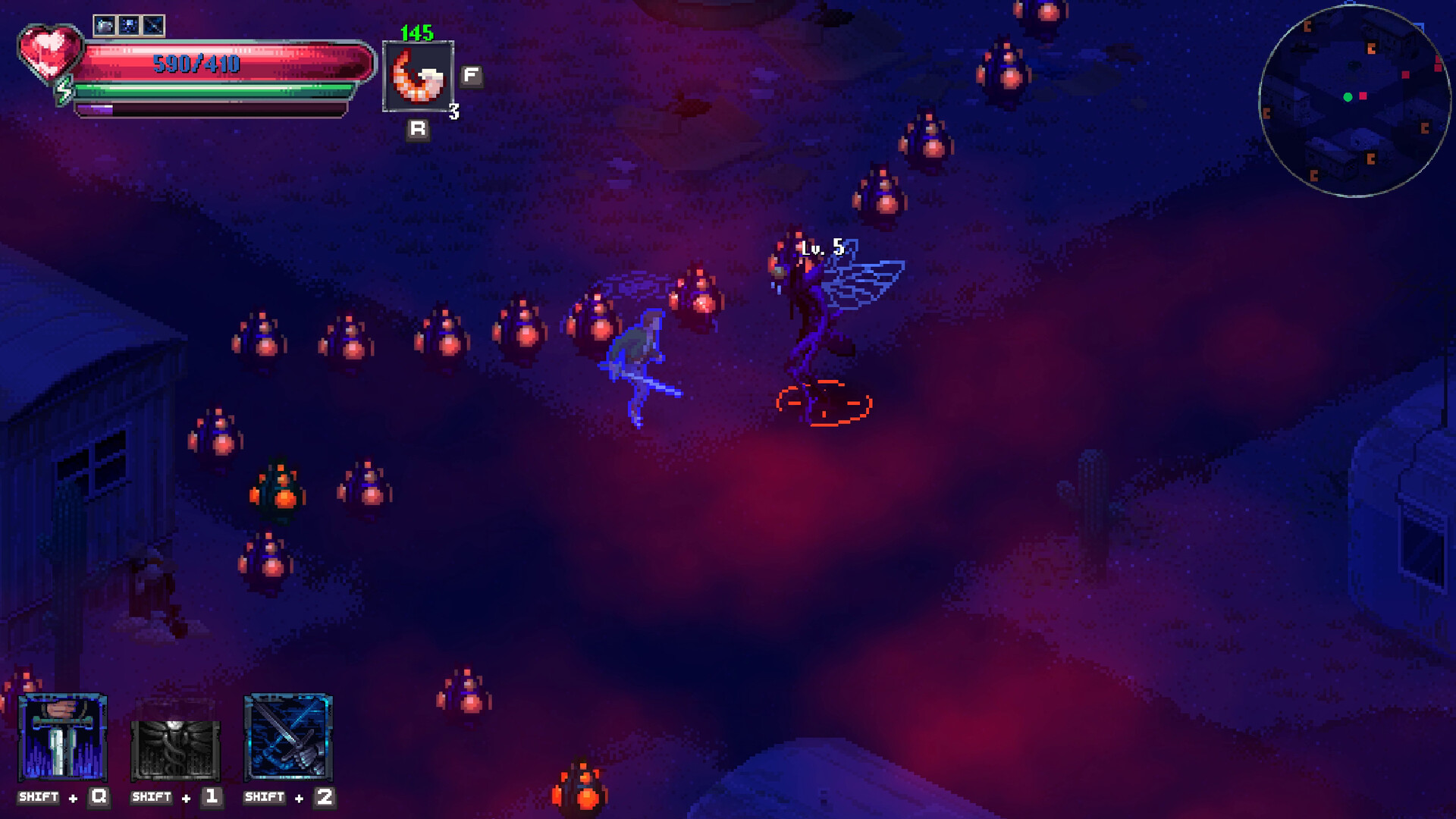This screenshot has height=819, width=1456.
Task: View the diagonal blade buff icon
Action: tap(153, 26)
